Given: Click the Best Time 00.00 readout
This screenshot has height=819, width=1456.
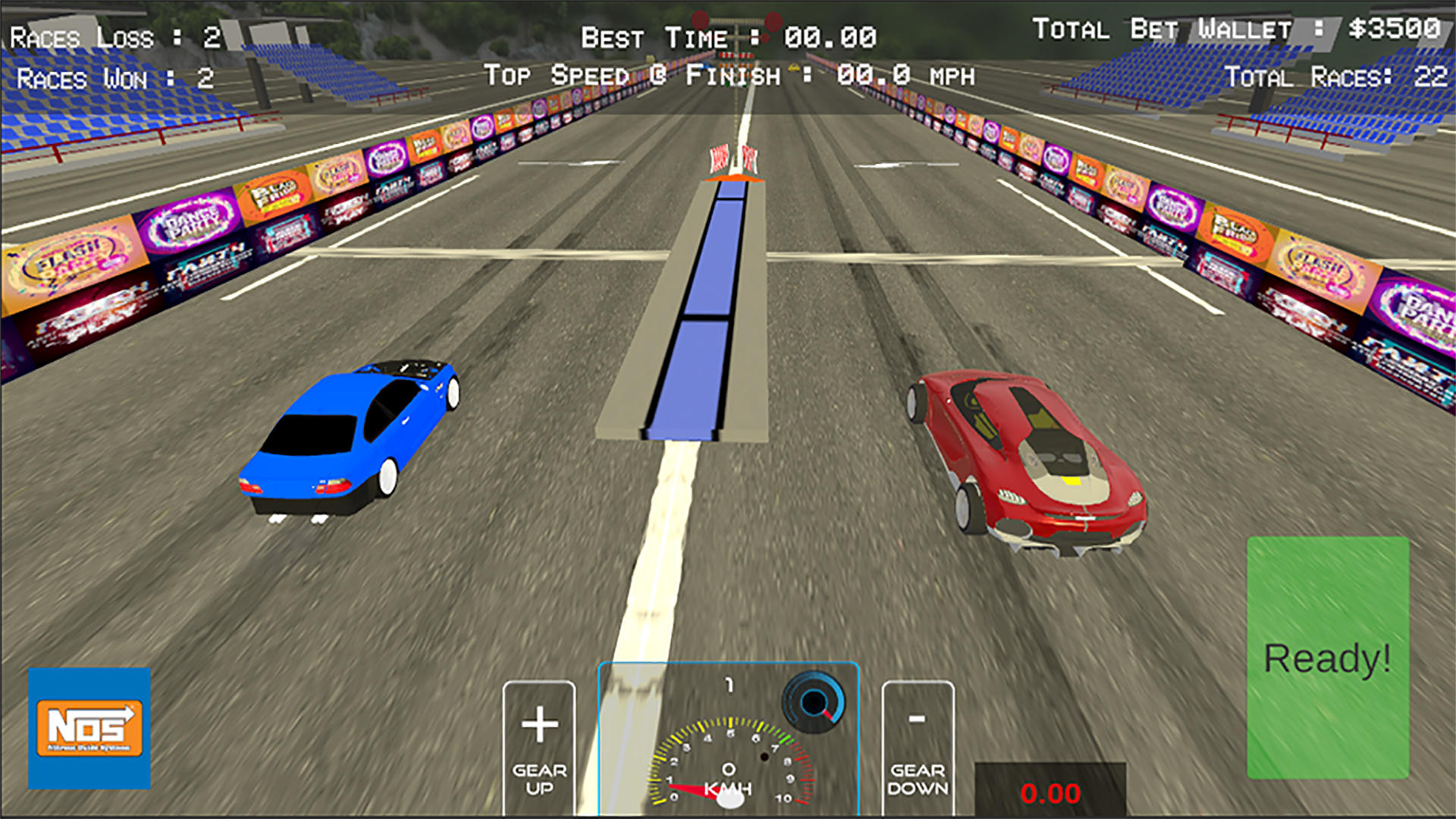Looking at the screenshot, I should point(728,36).
